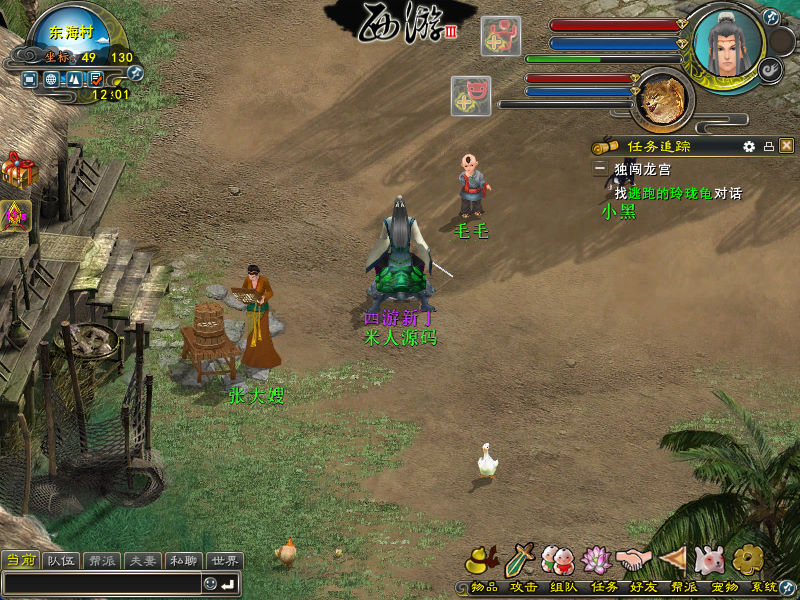Open quest tracker gear settings

coord(749,146)
